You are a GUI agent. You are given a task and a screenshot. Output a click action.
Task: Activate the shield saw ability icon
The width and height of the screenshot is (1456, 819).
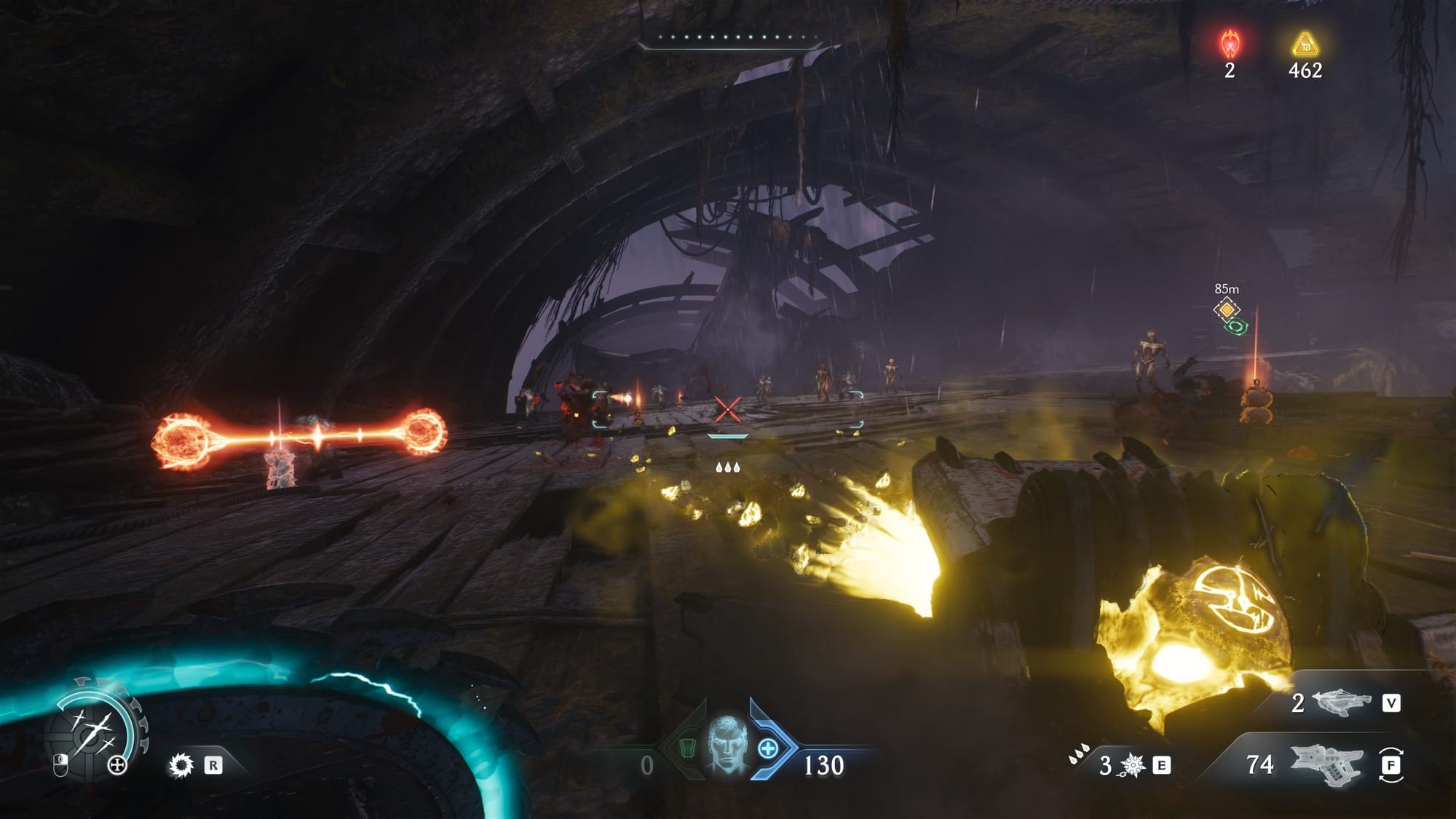[x=181, y=765]
